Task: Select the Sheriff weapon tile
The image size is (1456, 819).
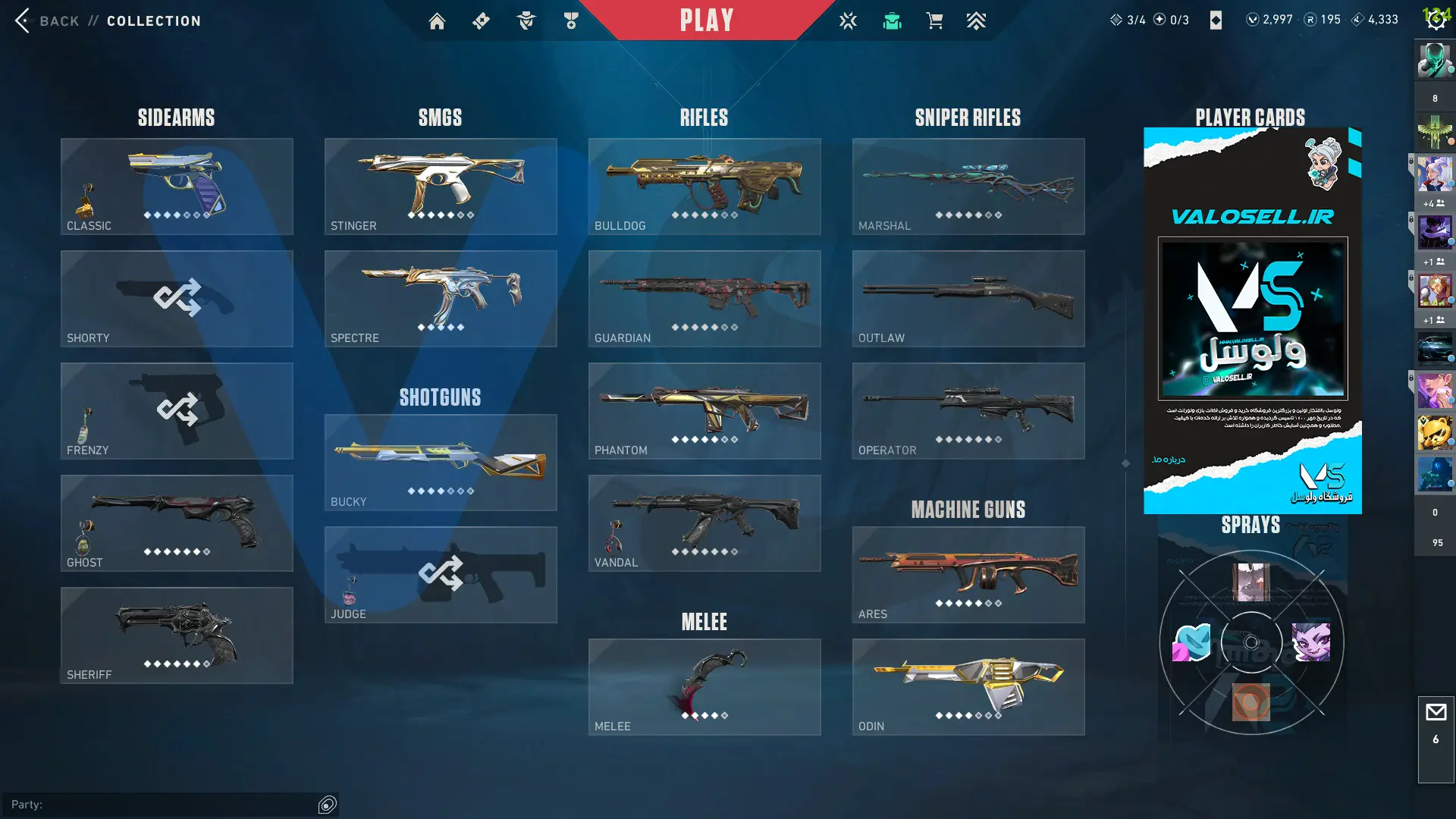Action: tap(177, 635)
